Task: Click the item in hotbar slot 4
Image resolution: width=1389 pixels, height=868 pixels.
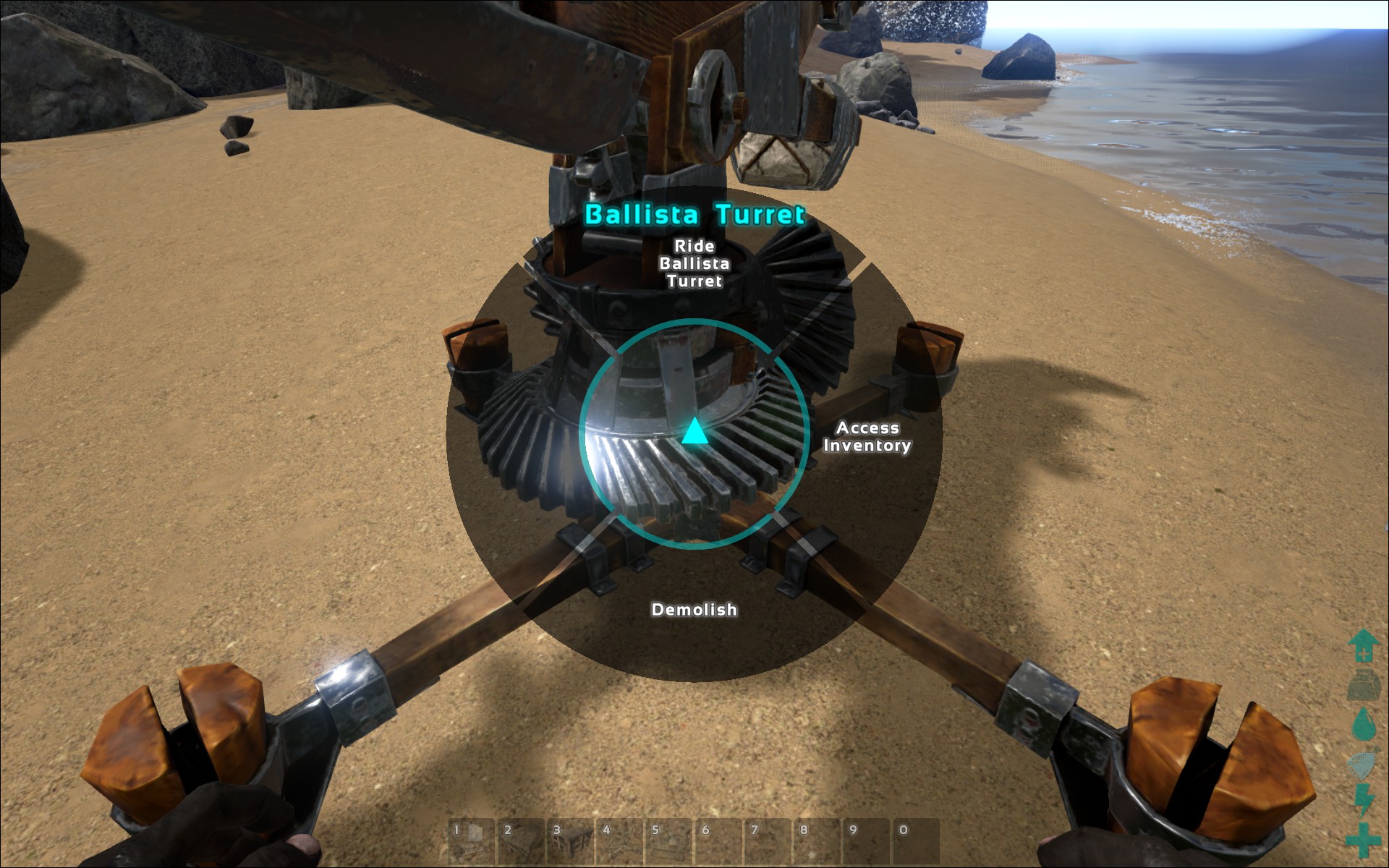Action: pyautogui.click(x=619, y=842)
